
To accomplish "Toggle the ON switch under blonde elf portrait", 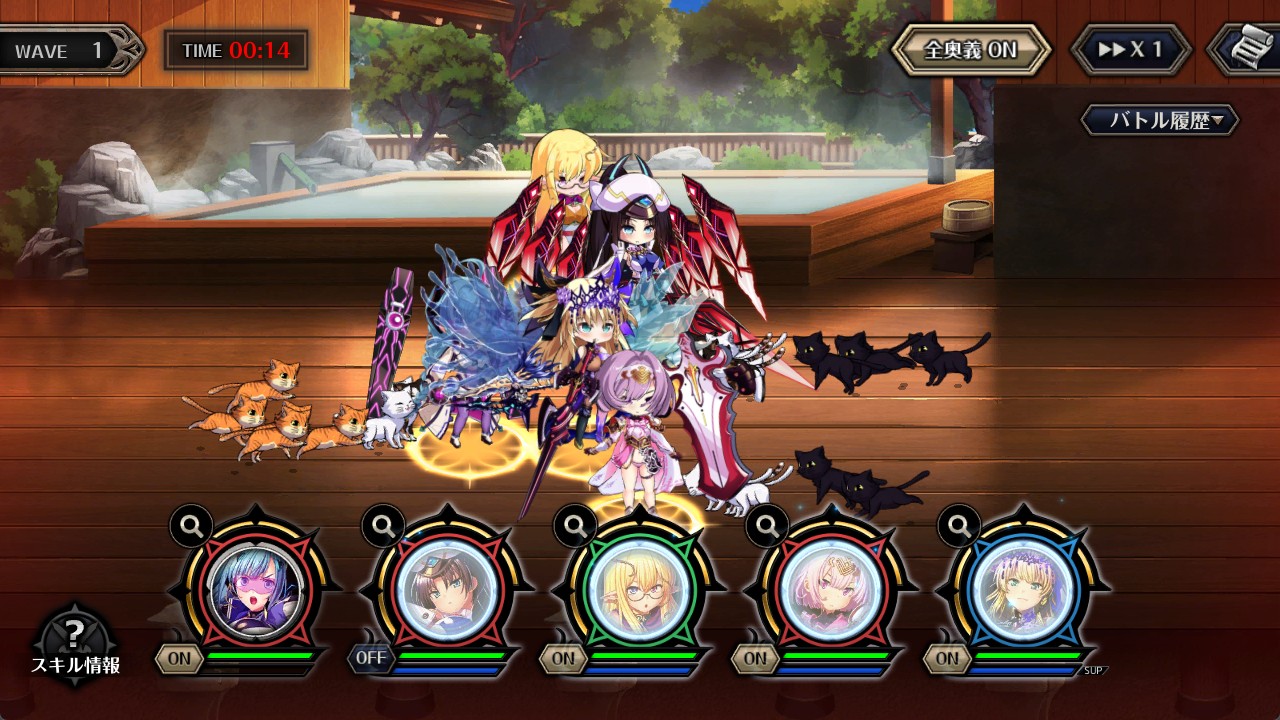I will (x=563, y=658).
